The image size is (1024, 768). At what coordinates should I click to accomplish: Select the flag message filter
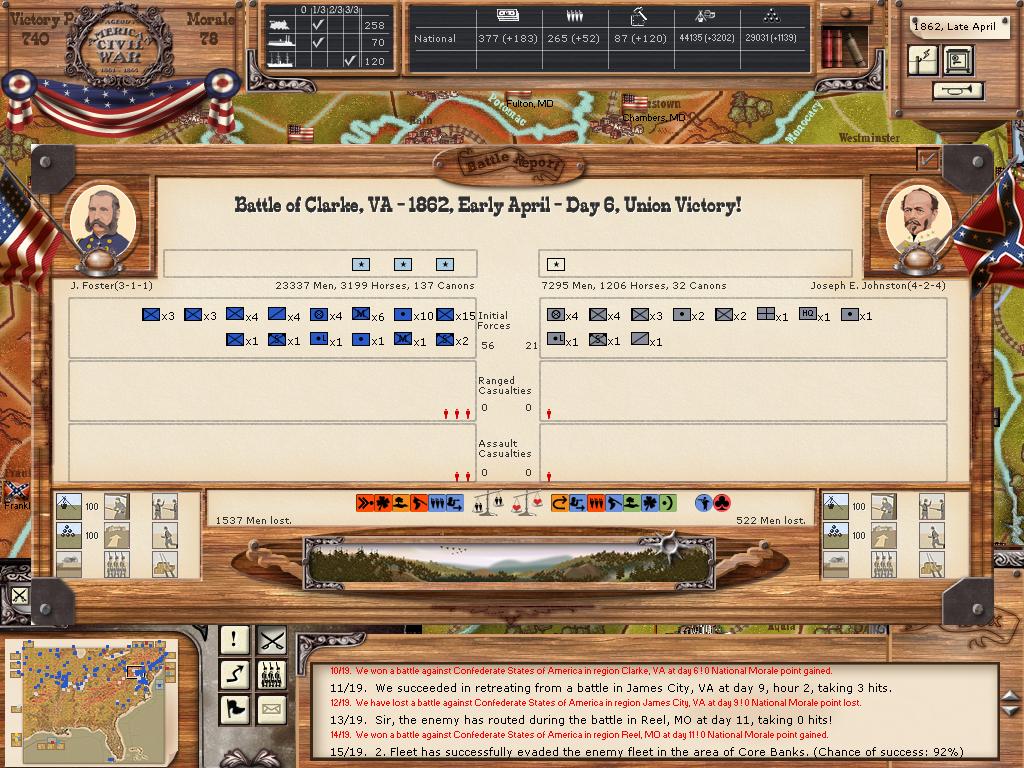(234, 710)
